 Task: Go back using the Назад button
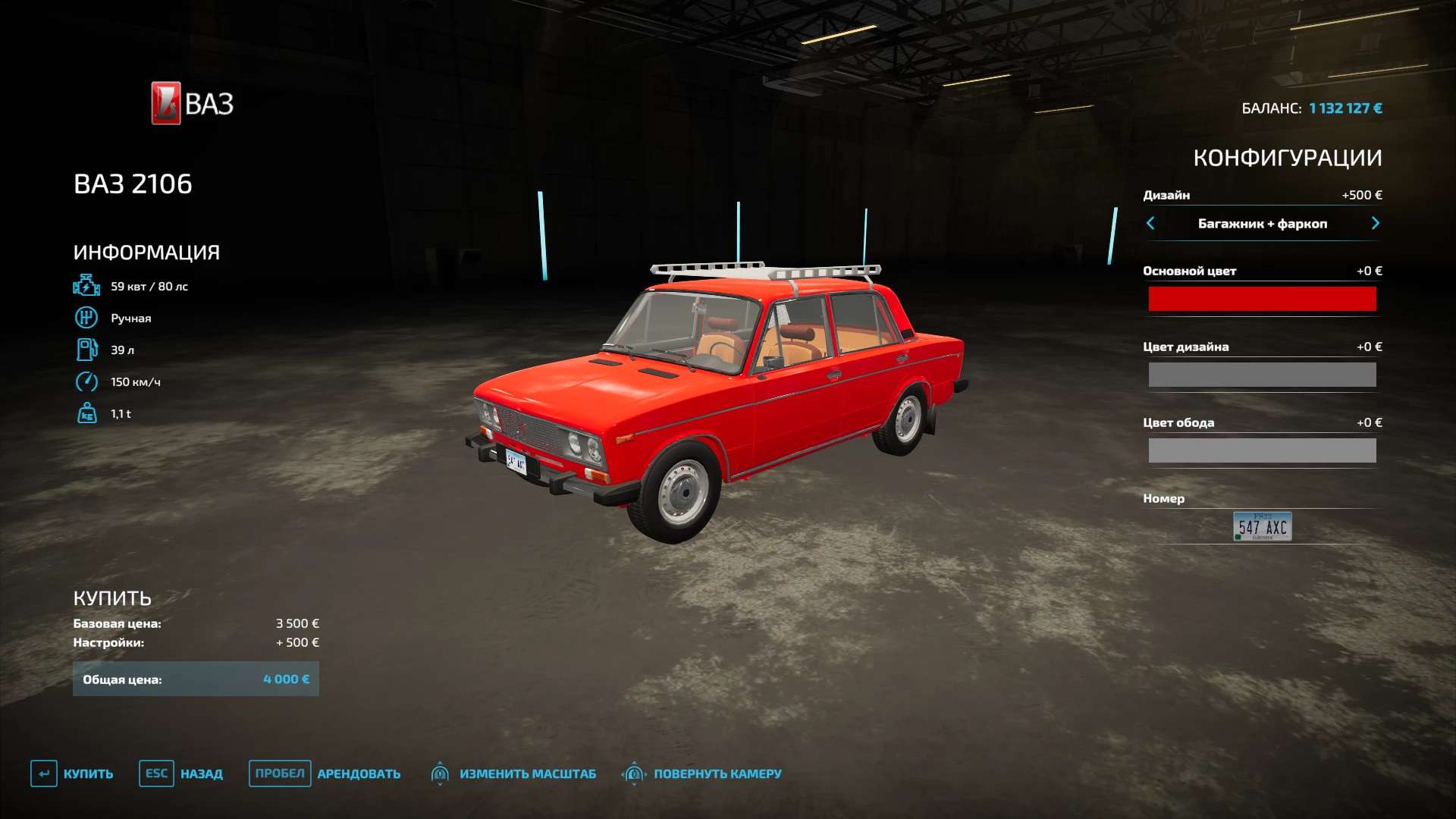pyautogui.click(x=181, y=773)
